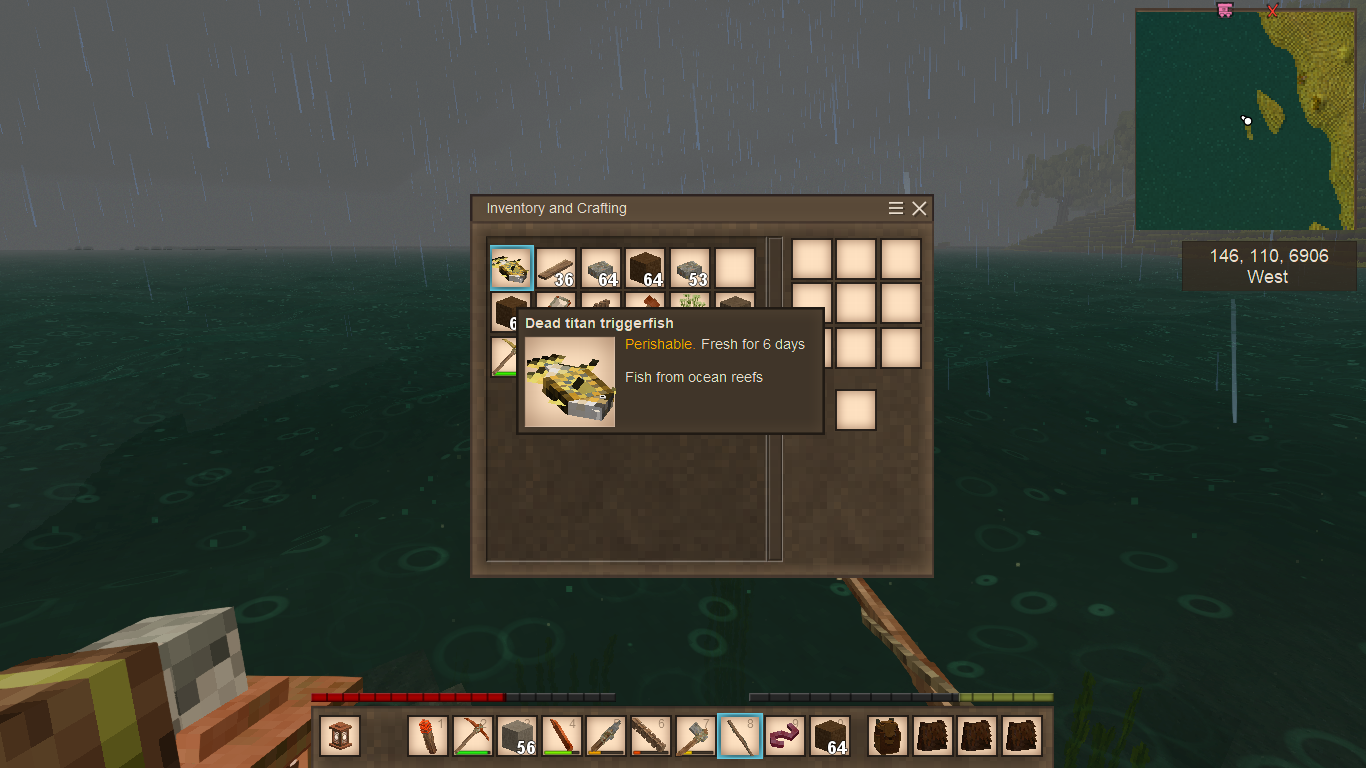Select the lantern in the offhand slot
This screenshot has width=1366, height=768.
click(340, 736)
